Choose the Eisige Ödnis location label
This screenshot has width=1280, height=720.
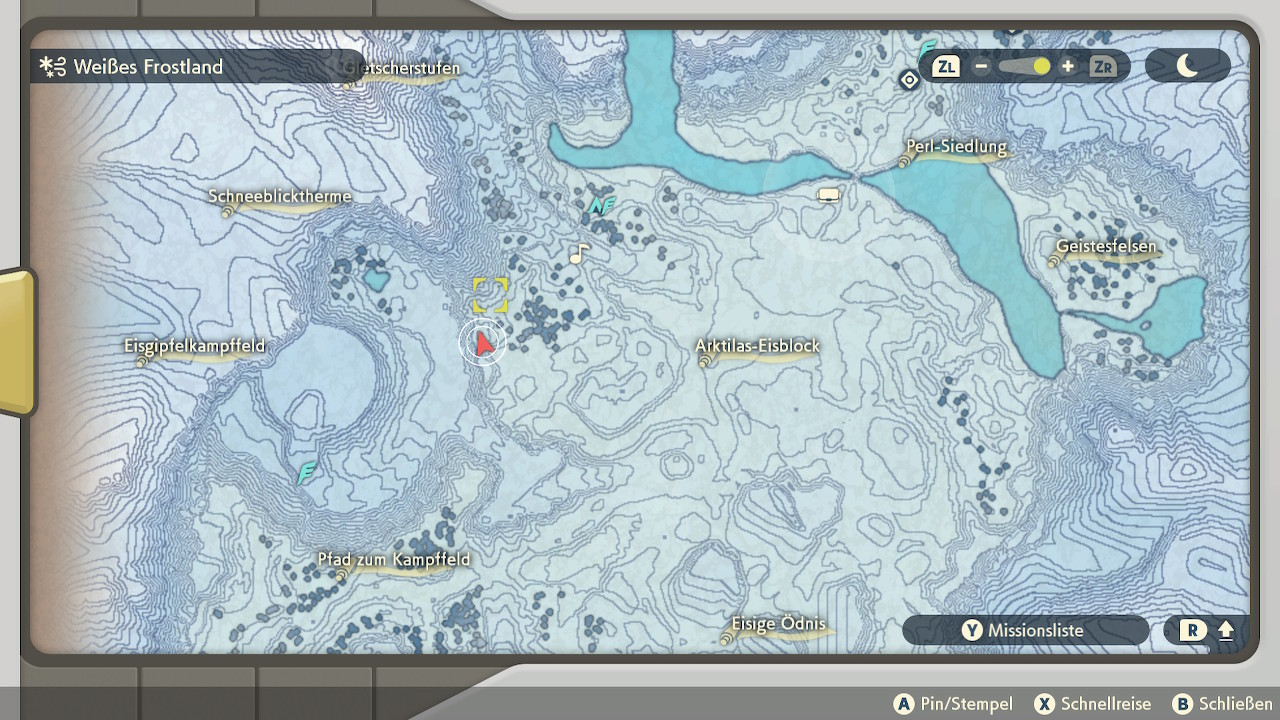tap(778, 625)
